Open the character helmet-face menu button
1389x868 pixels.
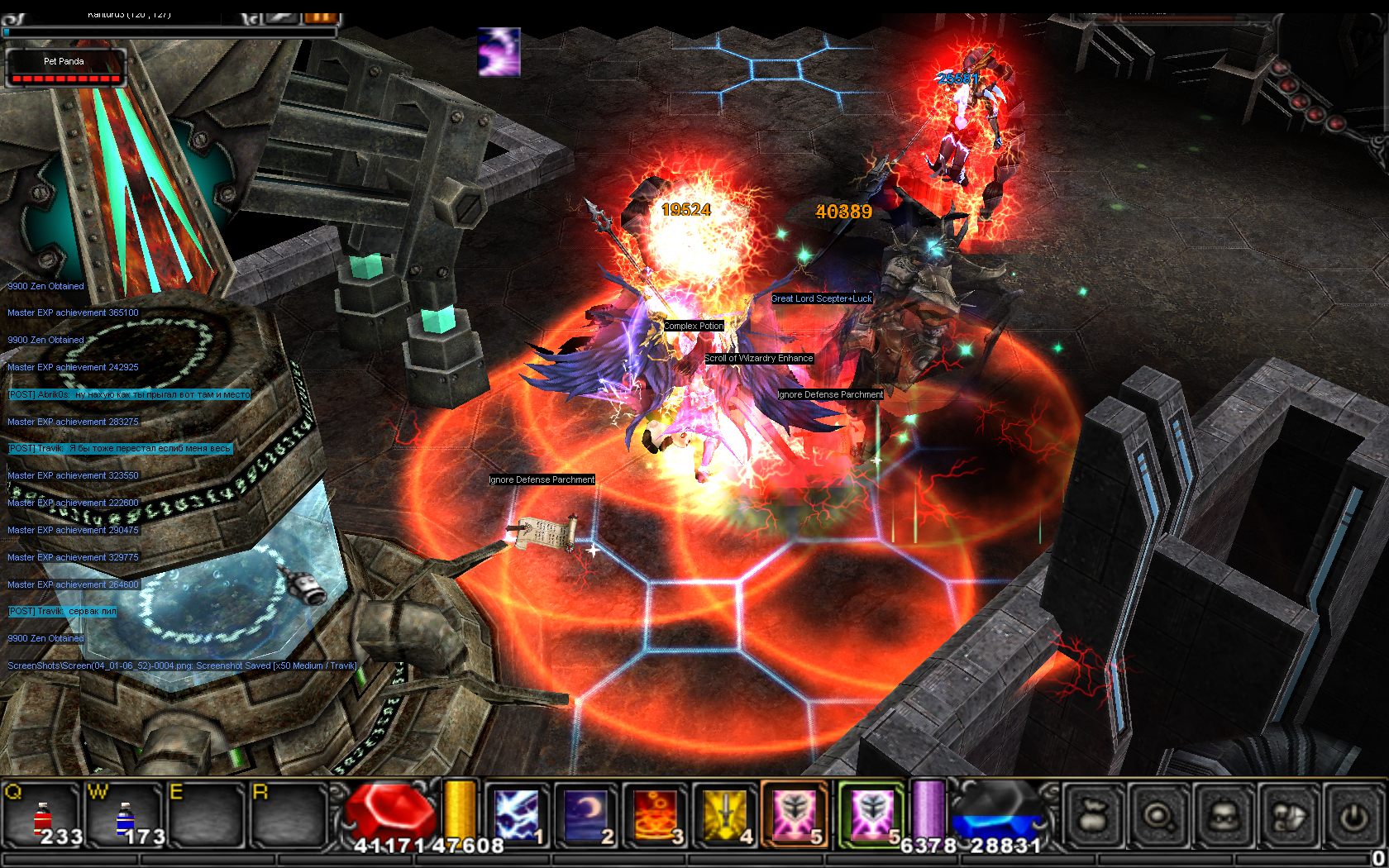1224,817
